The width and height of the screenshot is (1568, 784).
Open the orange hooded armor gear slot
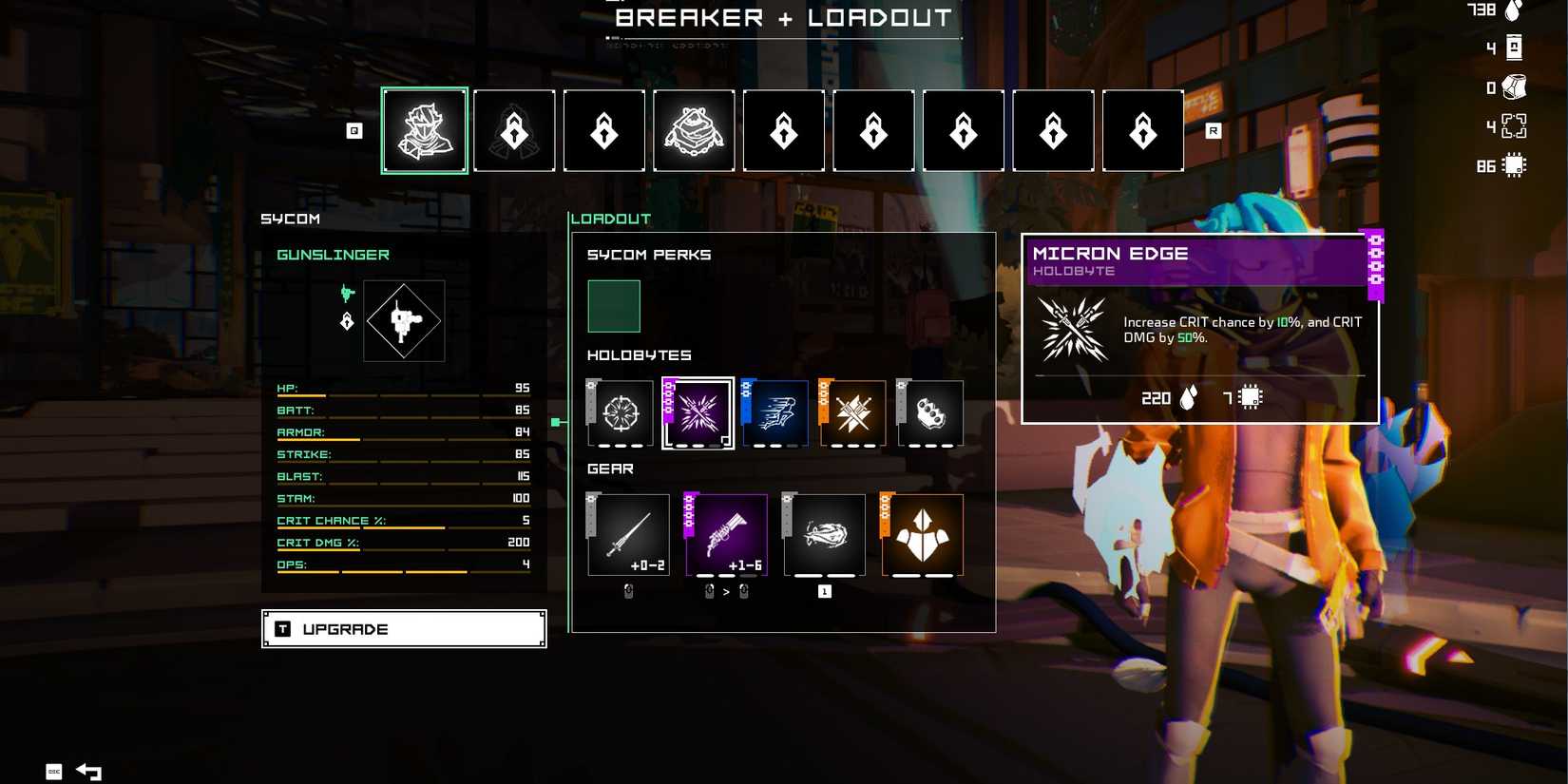coord(923,535)
